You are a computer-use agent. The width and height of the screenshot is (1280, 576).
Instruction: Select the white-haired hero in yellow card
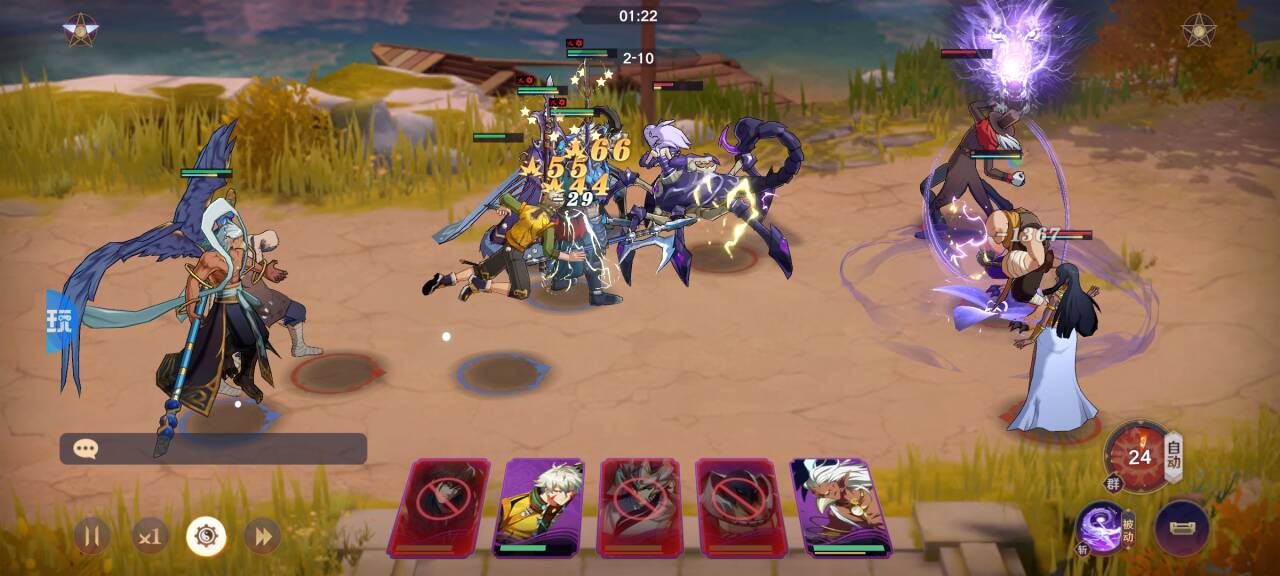(x=540, y=506)
